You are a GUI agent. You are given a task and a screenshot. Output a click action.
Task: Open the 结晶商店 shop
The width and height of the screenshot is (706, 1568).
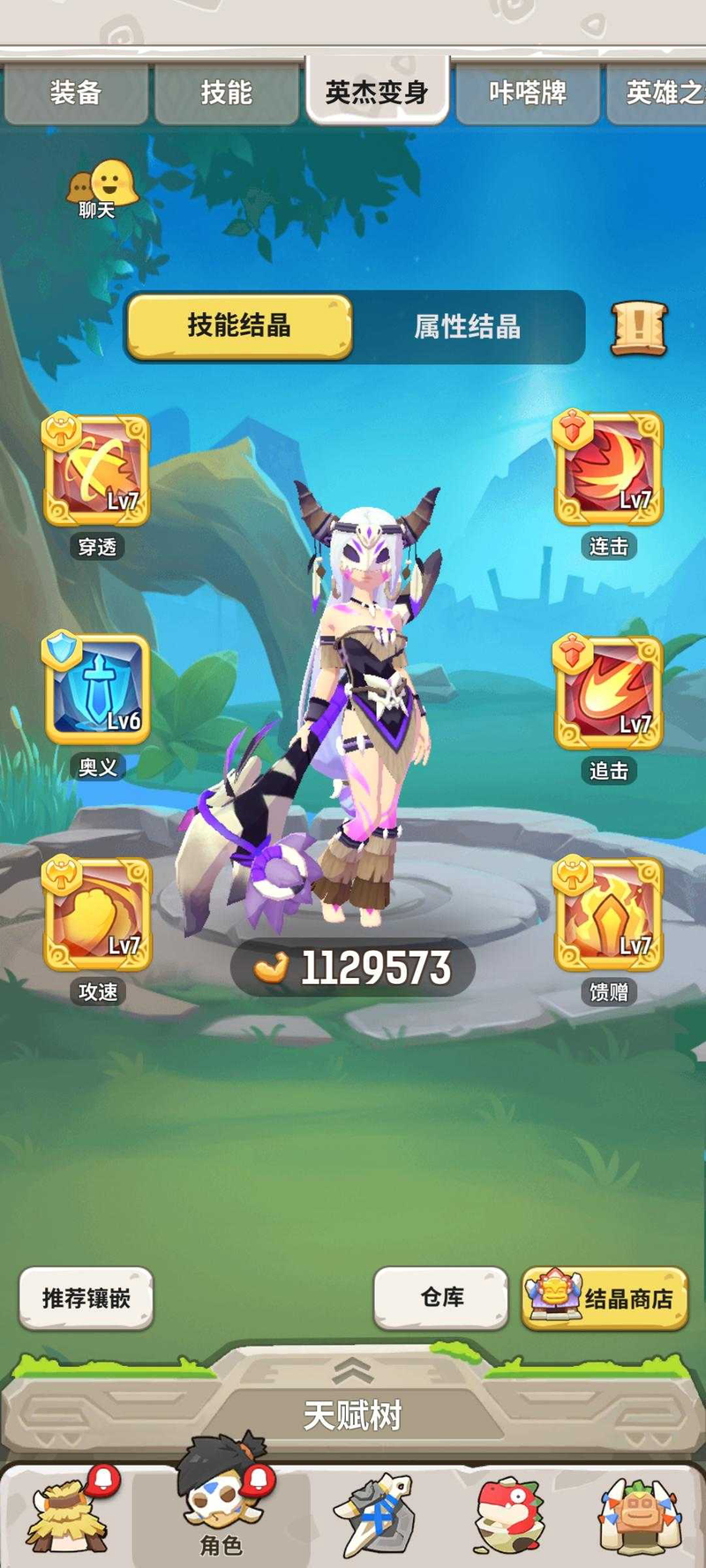pos(605,1298)
